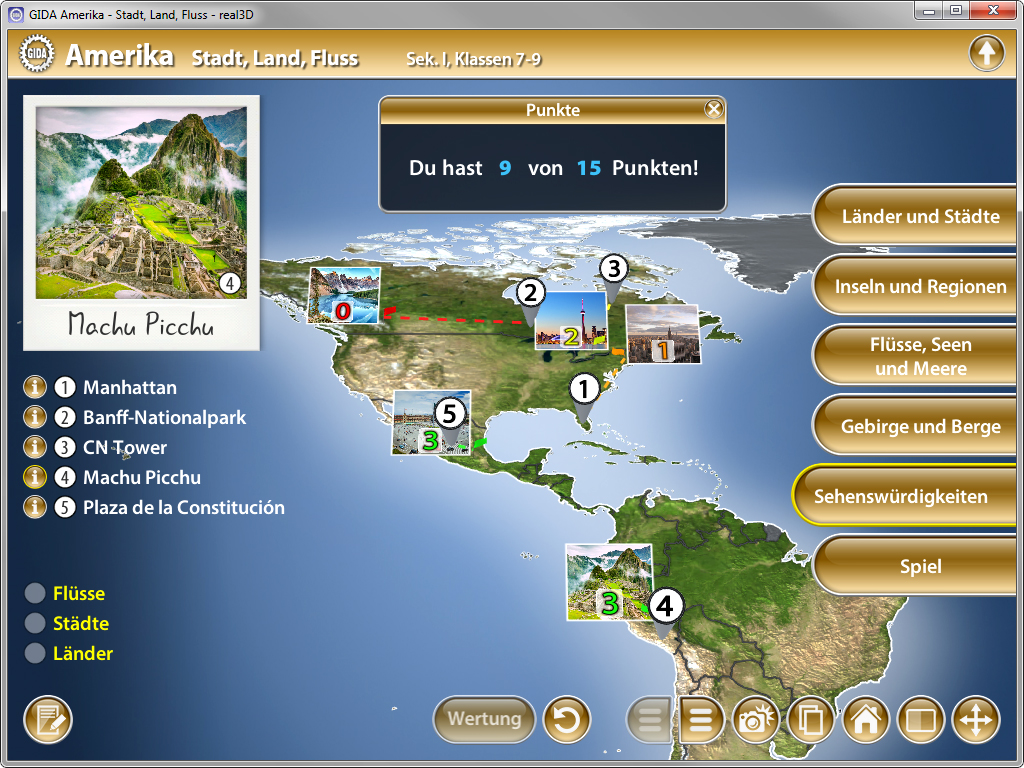This screenshot has width=1024, height=768.
Task: Toggle the Städte map layer
Action: click(x=36, y=624)
